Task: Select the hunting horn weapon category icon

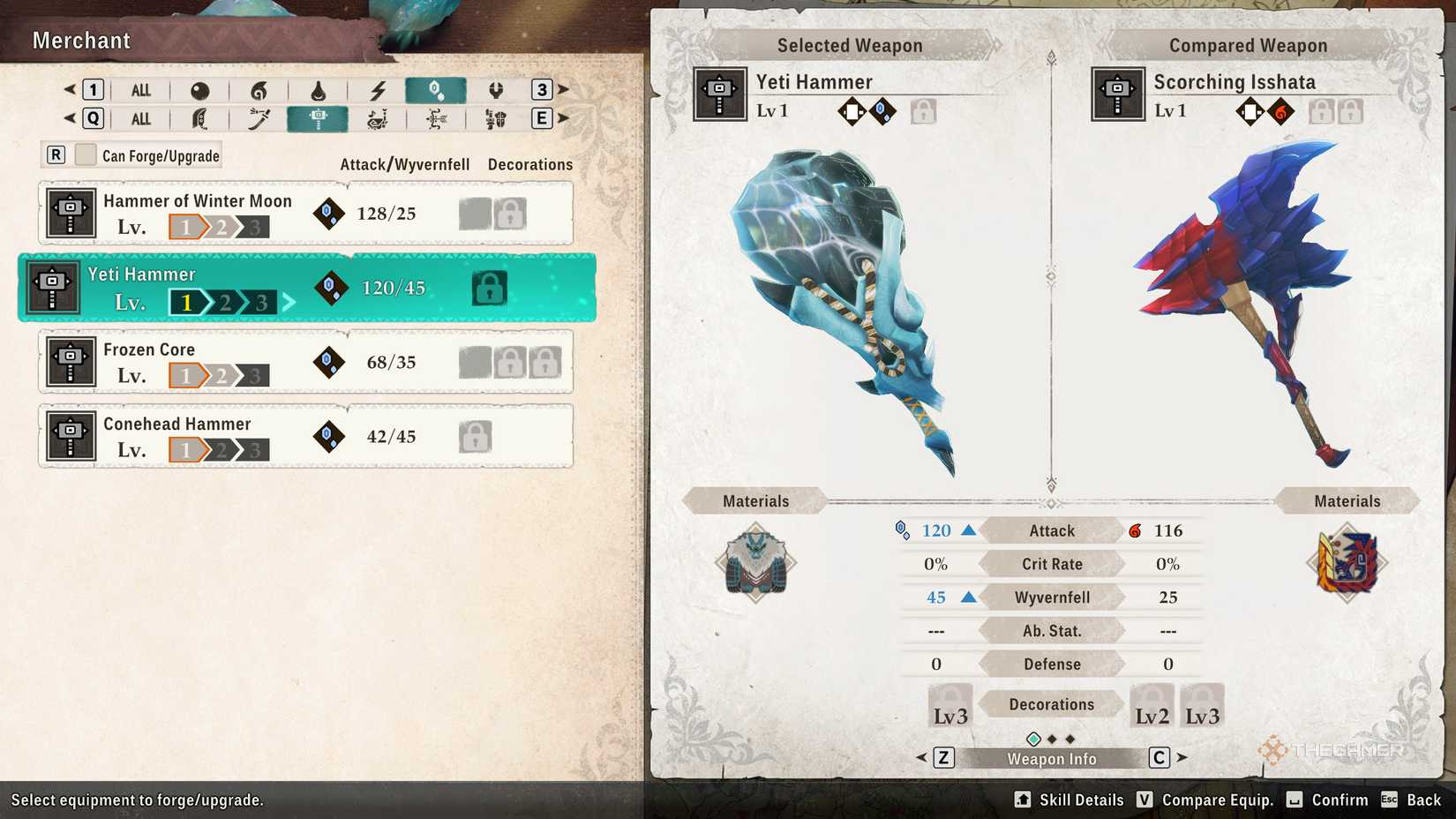Action: click(x=378, y=118)
